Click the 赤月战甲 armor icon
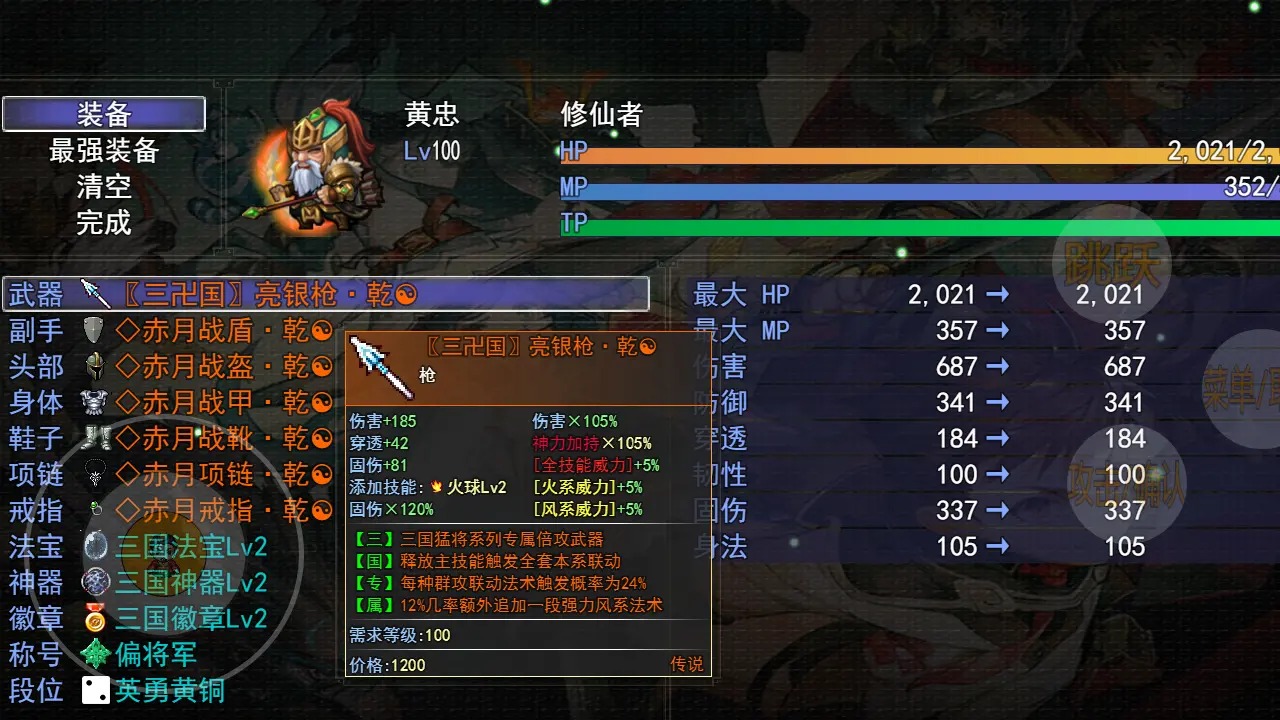This screenshot has width=1280, height=720. 93,402
